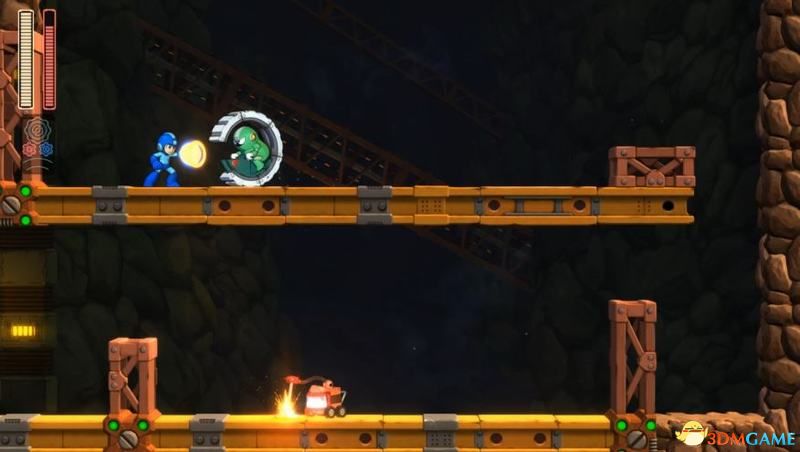Click the large Double Gear gauge emblem
Viewport: 800px width, 452px height.
click(37, 130)
